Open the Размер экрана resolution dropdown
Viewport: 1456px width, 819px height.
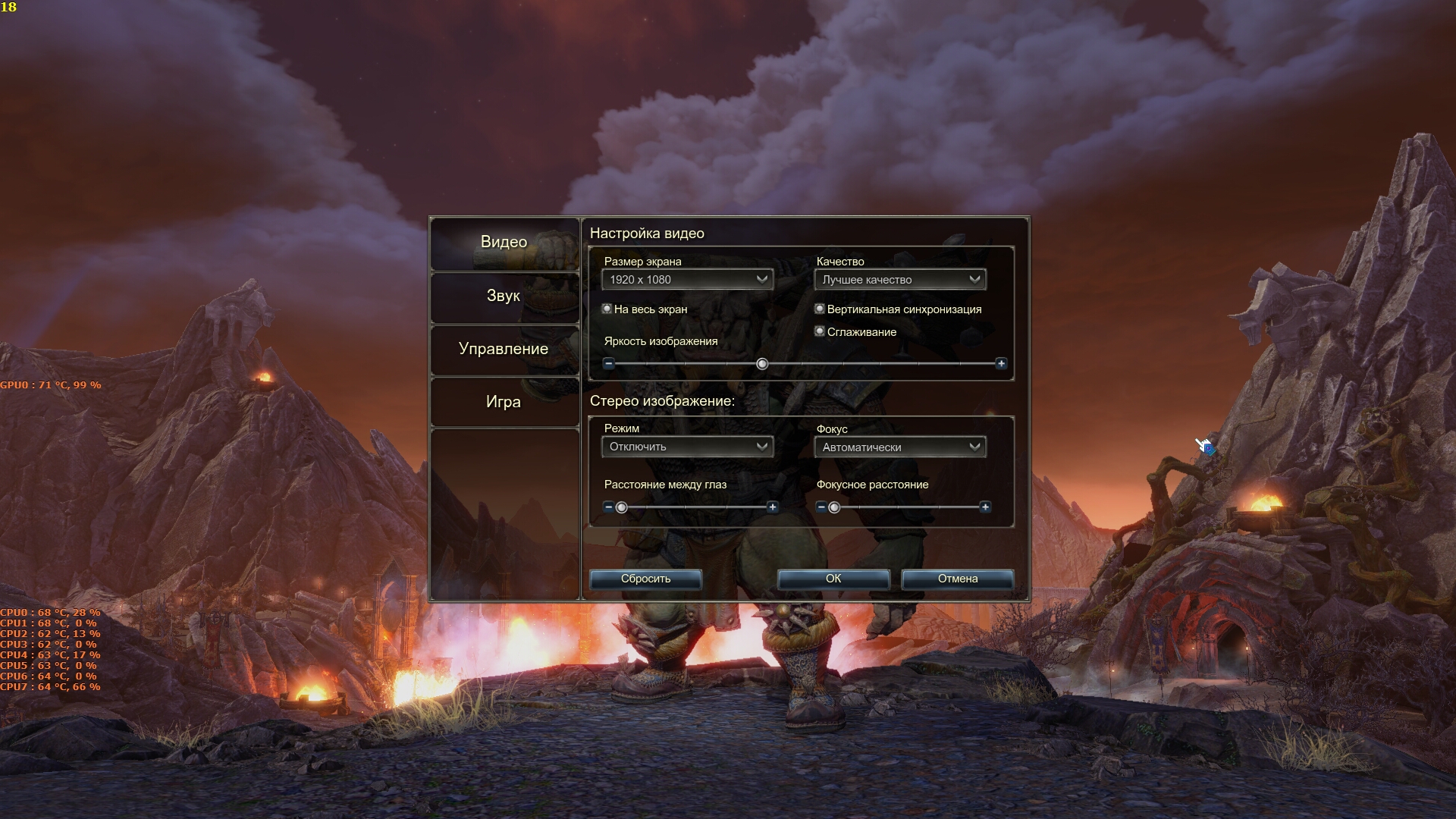coord(687,280)
